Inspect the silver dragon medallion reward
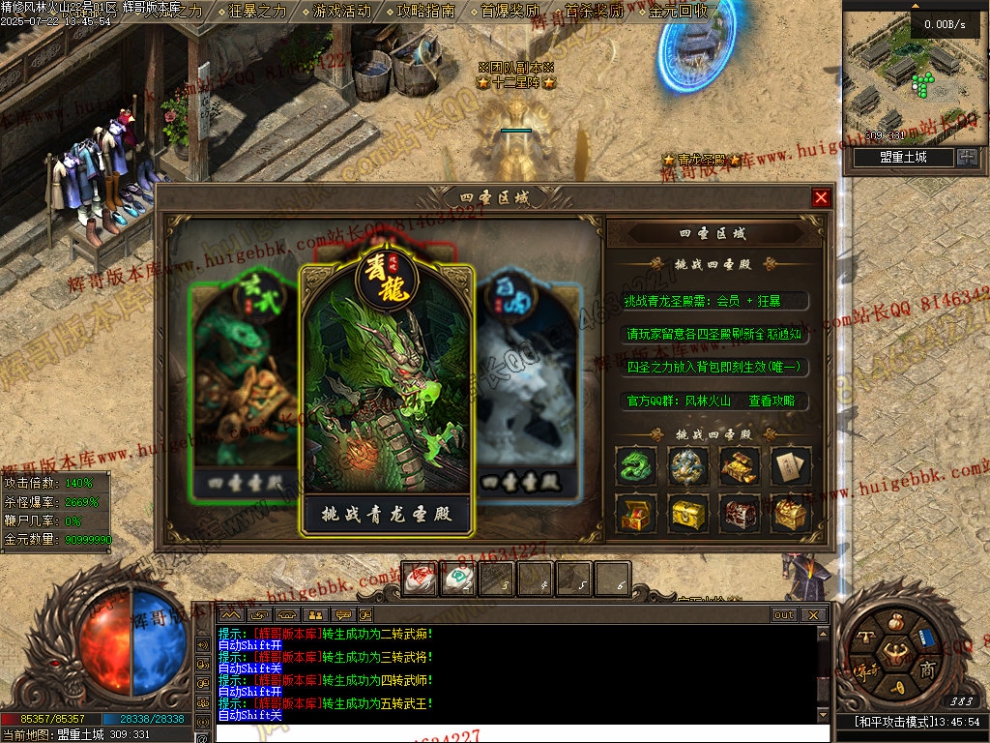Screen dimensions: 990x743 (688, 466)
